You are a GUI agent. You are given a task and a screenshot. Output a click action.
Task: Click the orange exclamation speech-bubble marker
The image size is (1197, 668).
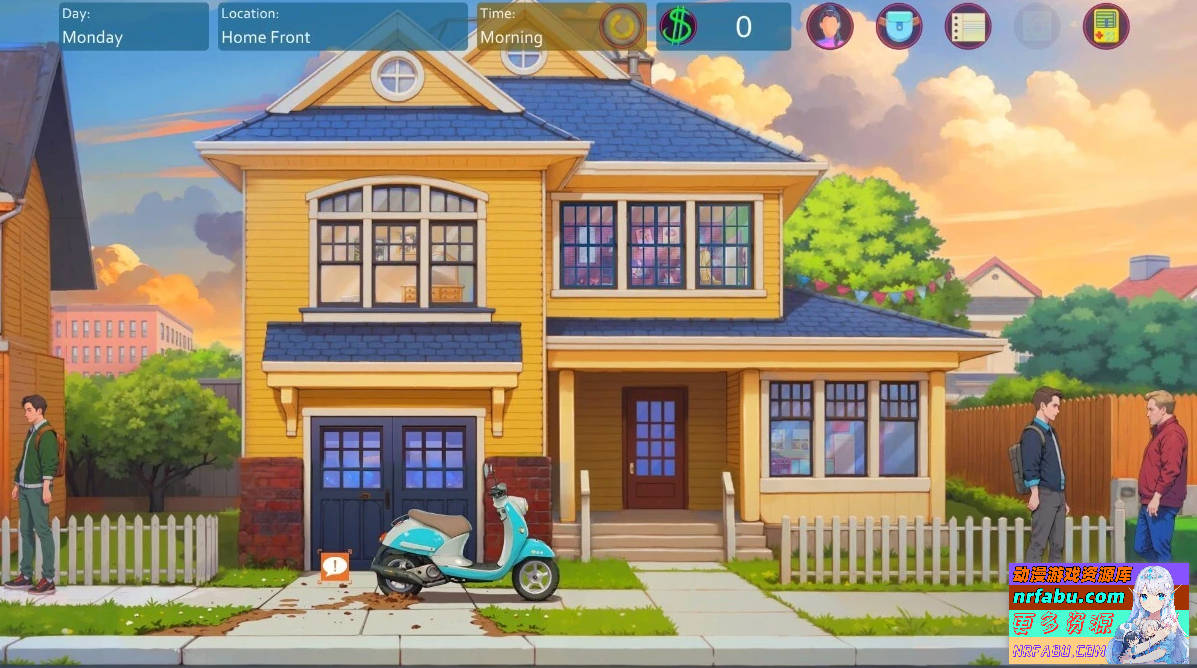point(334,566)
